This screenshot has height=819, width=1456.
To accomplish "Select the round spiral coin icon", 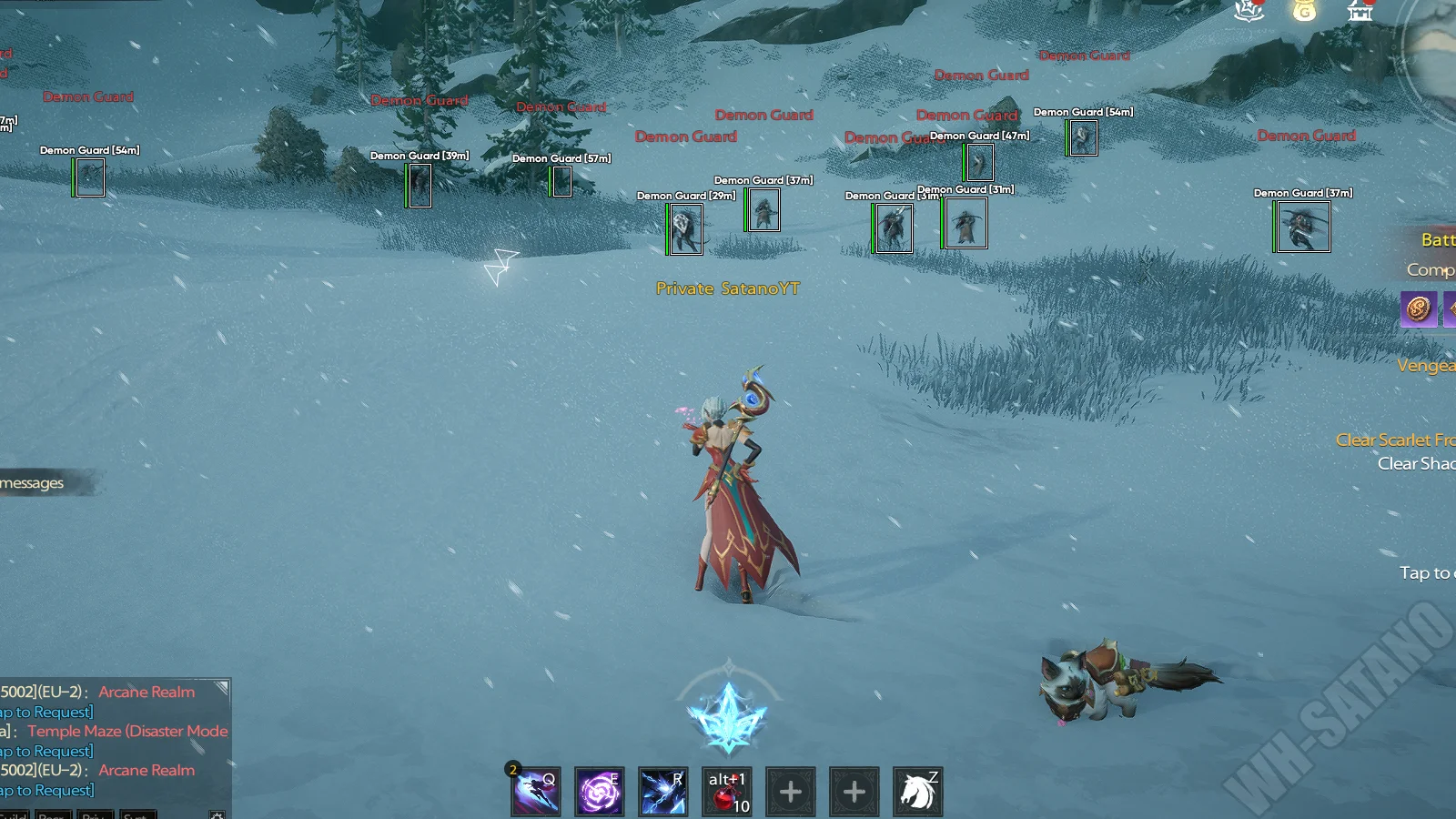I will click(1418, 309).
